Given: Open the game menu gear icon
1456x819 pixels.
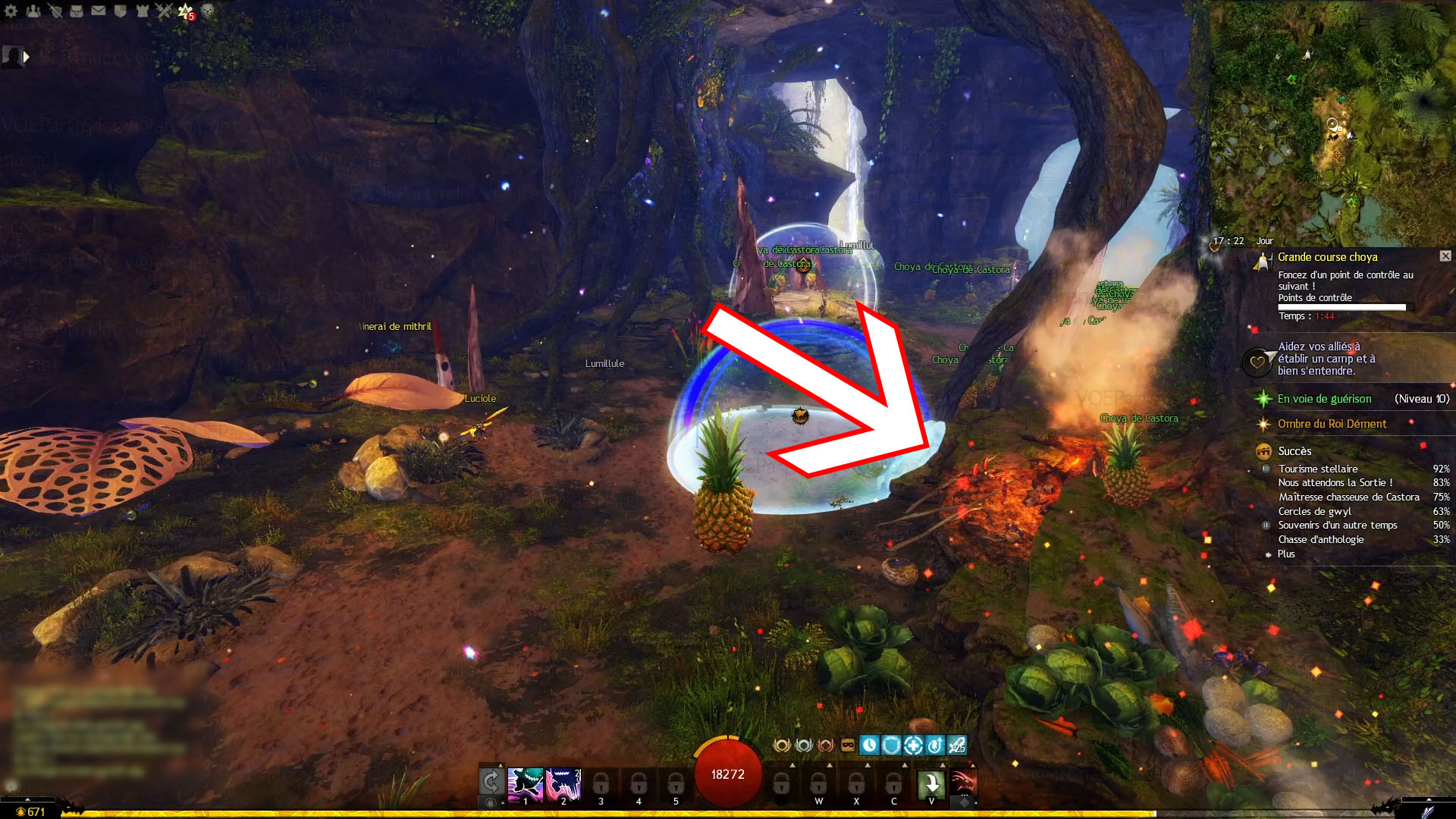Looking at the screenshot, I should pos(11,11).
